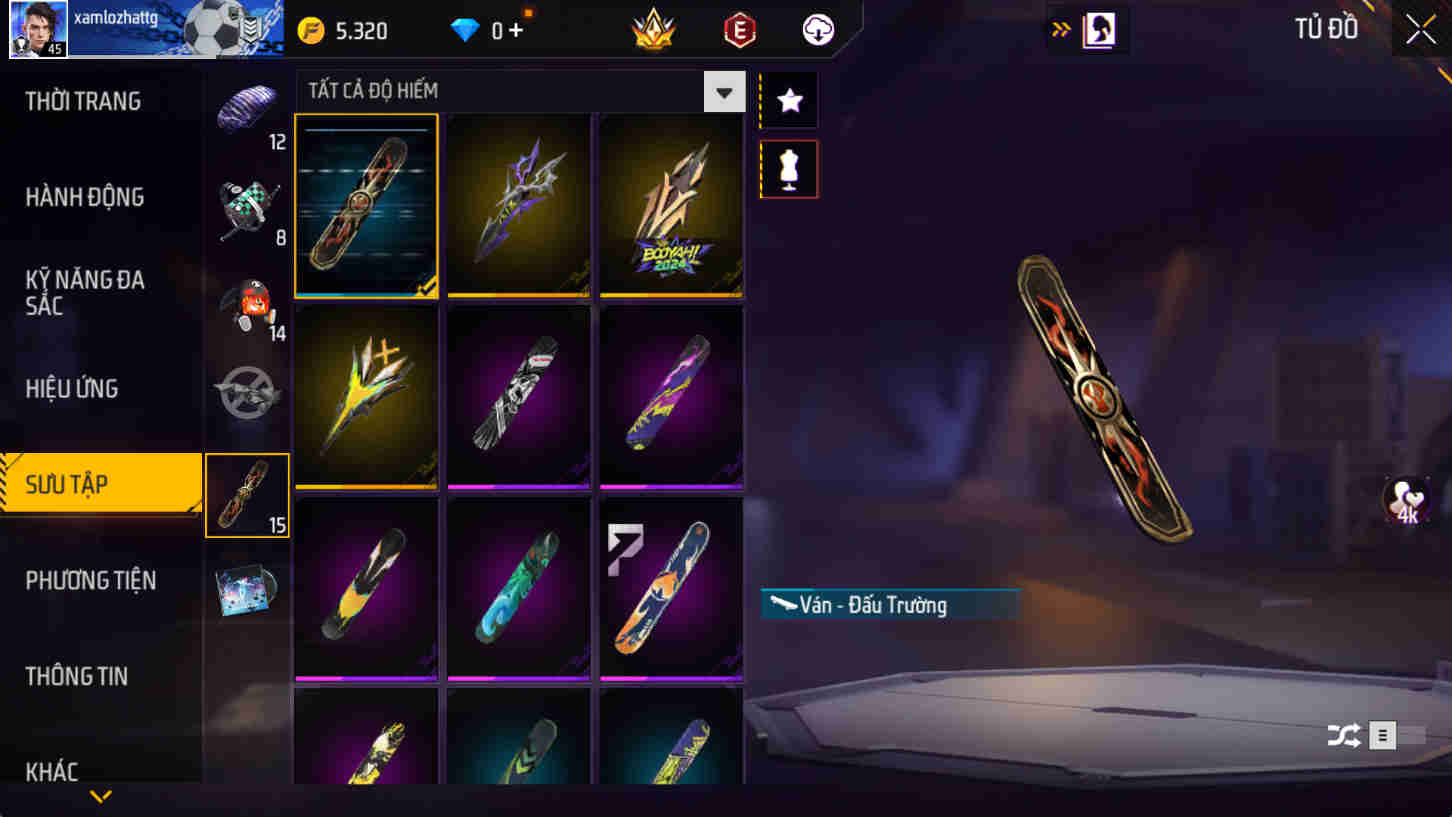
Task: Expand the character preview panel with the chevrons
Action: pyautogui.click(x=1059, y=29)
